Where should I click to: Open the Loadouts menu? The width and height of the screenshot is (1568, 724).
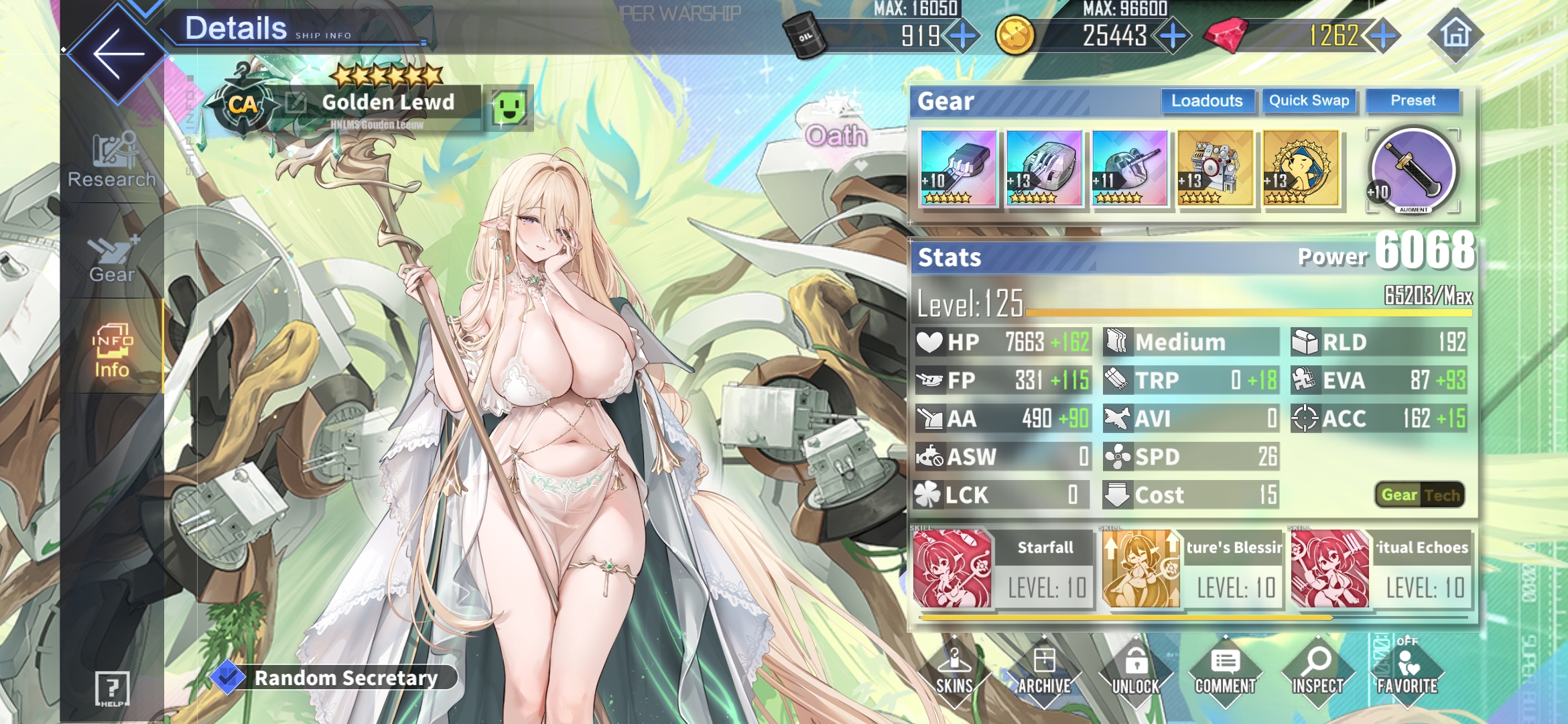(x=1206, y=101)
